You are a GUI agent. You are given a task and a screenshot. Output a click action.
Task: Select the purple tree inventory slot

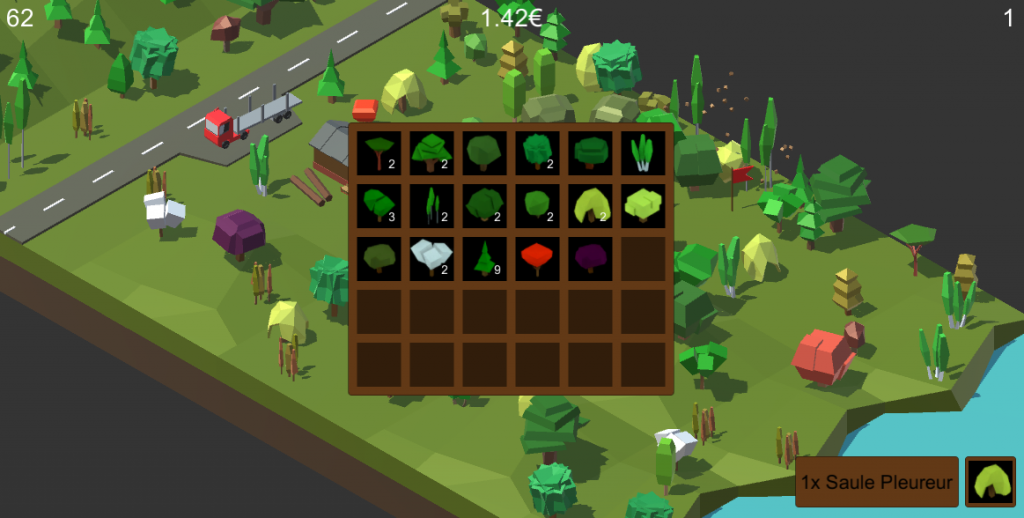(590, 258)
